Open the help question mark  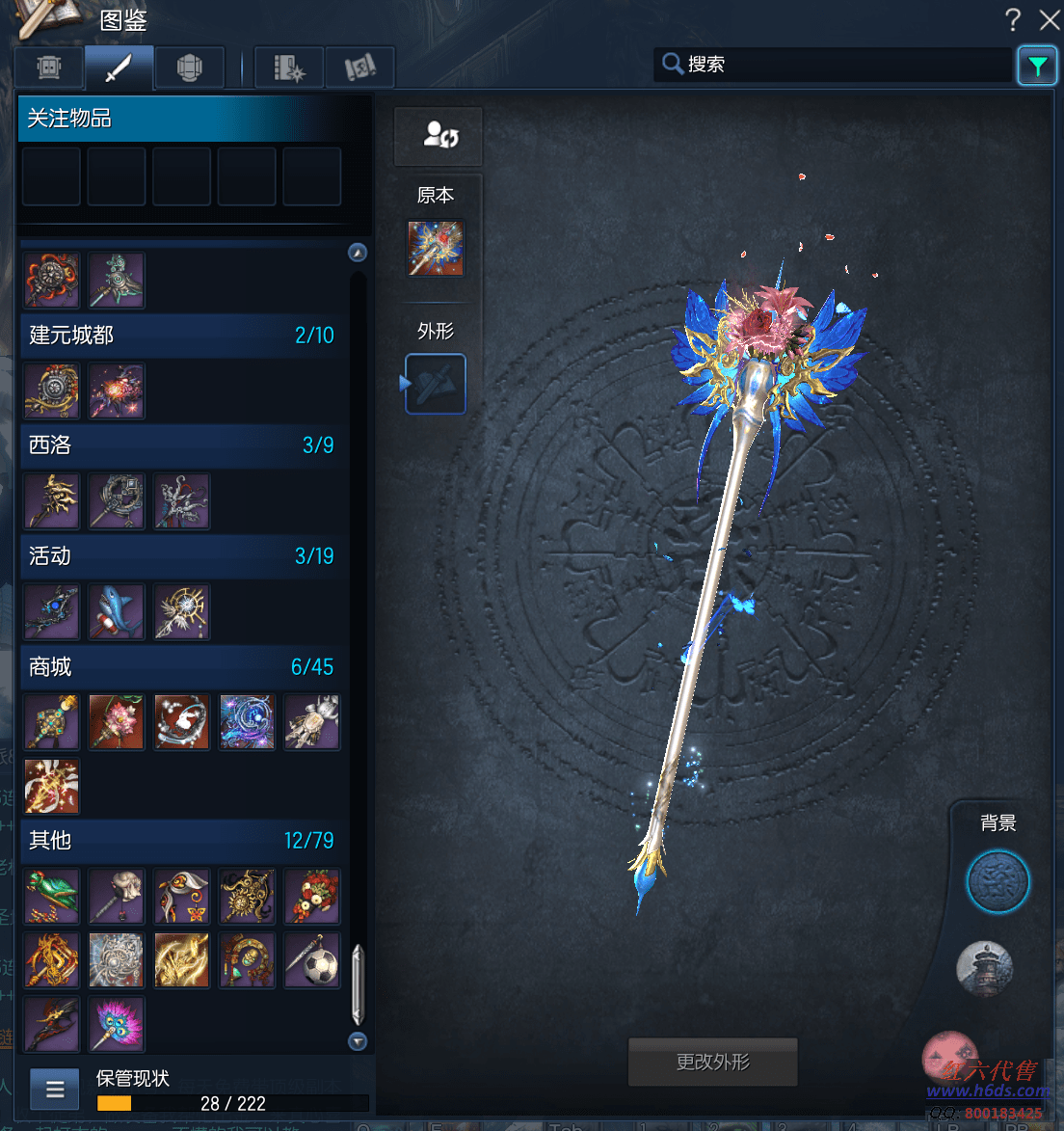[1013, 19]
